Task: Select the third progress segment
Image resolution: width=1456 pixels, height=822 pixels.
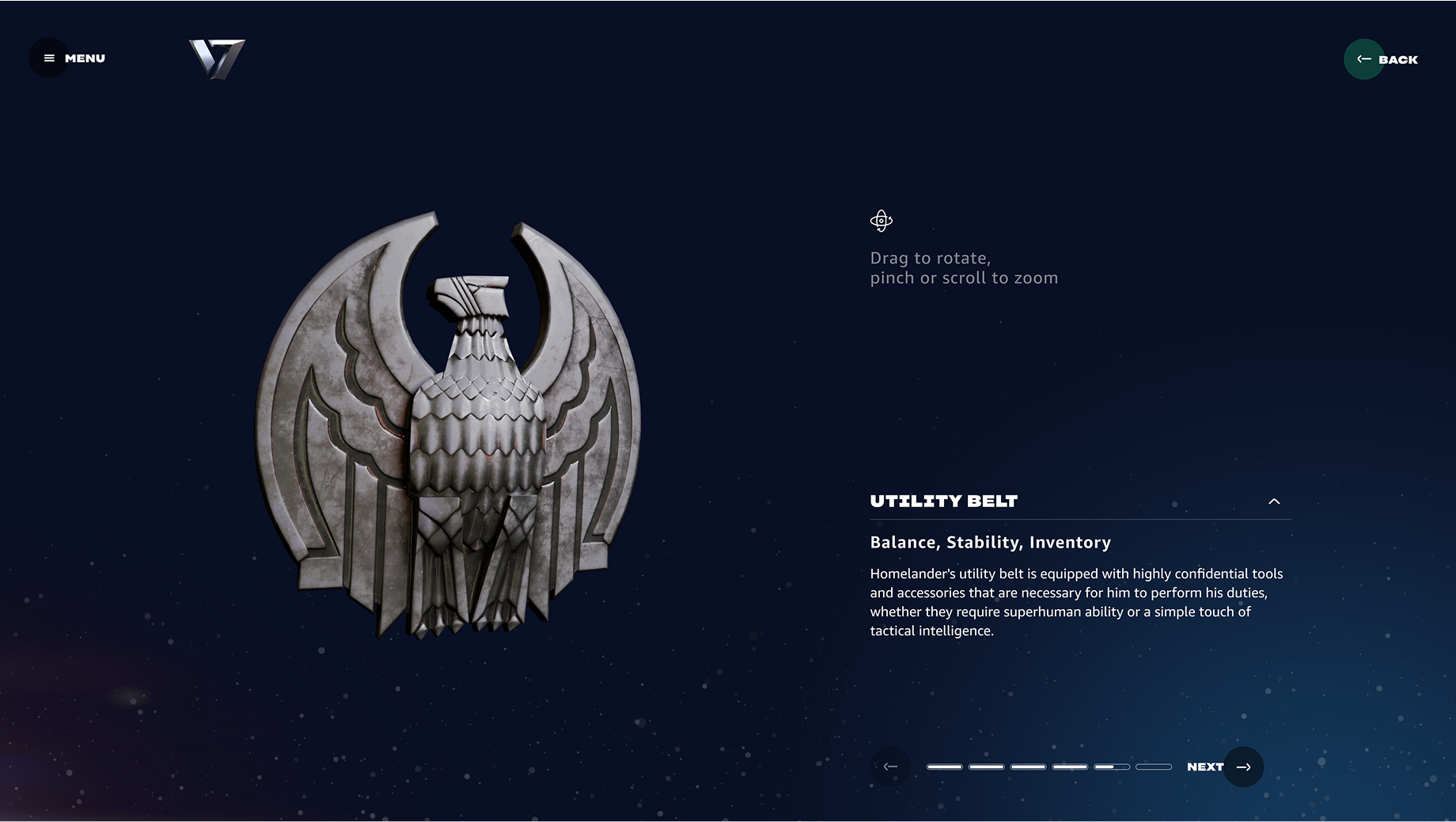Action: coord(1028,766)
